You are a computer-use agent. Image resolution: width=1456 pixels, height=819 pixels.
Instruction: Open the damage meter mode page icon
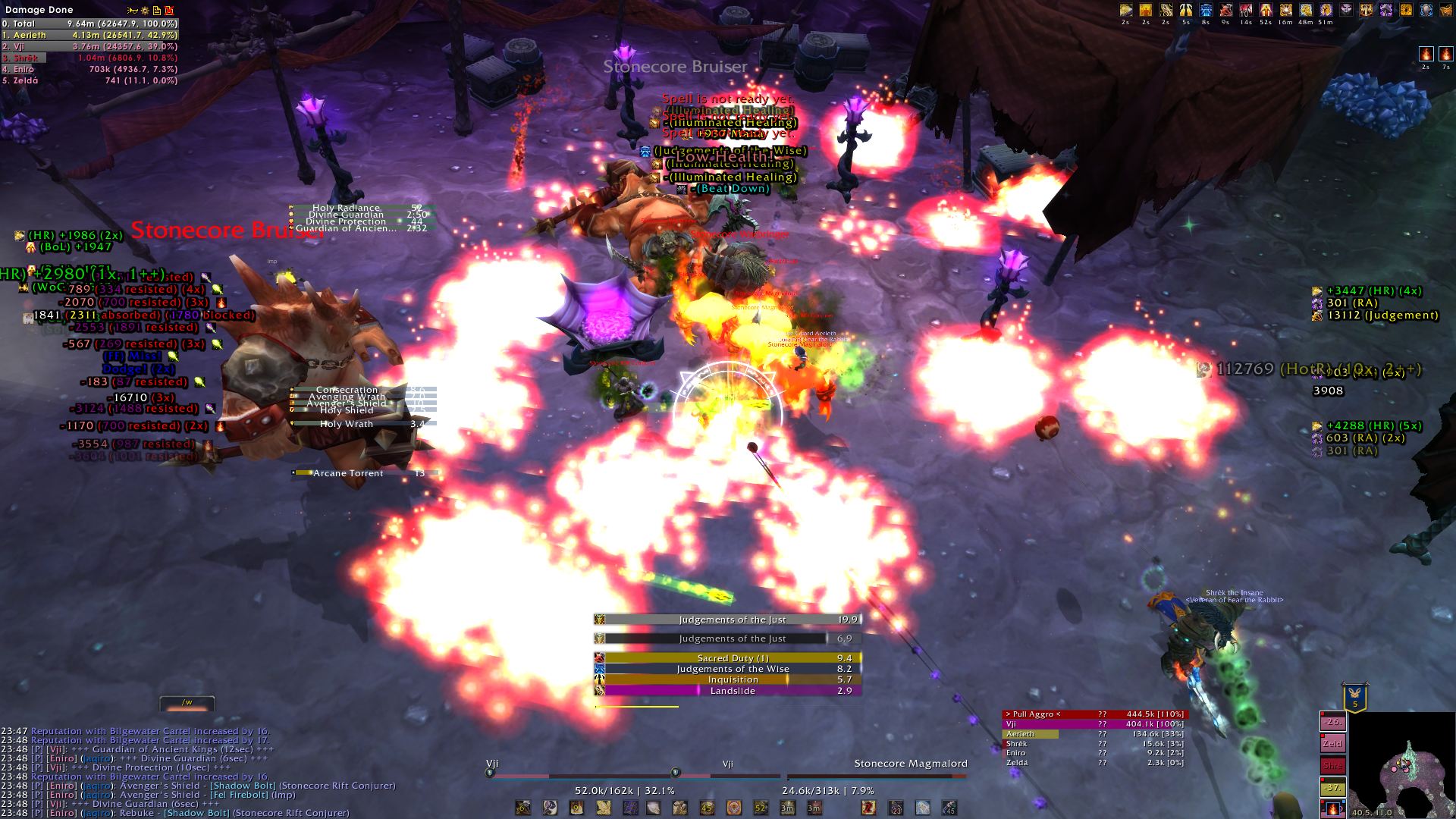(157, 11)
